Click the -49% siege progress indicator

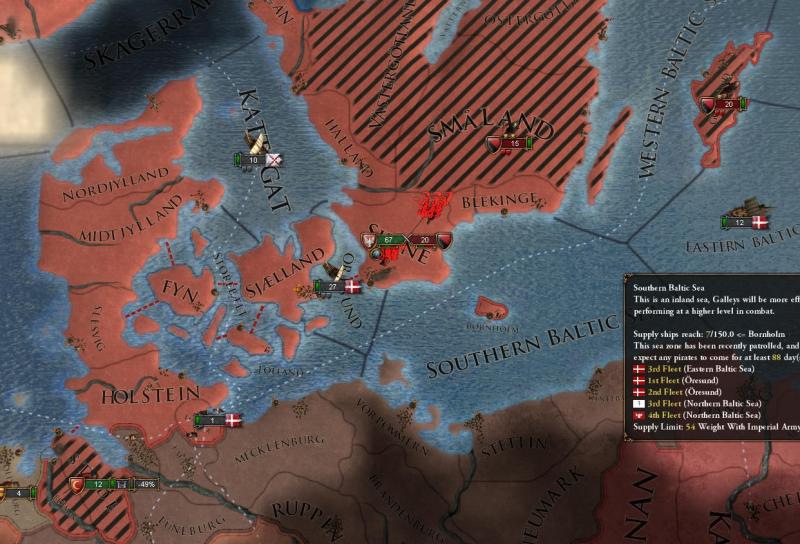coord(148,485)
